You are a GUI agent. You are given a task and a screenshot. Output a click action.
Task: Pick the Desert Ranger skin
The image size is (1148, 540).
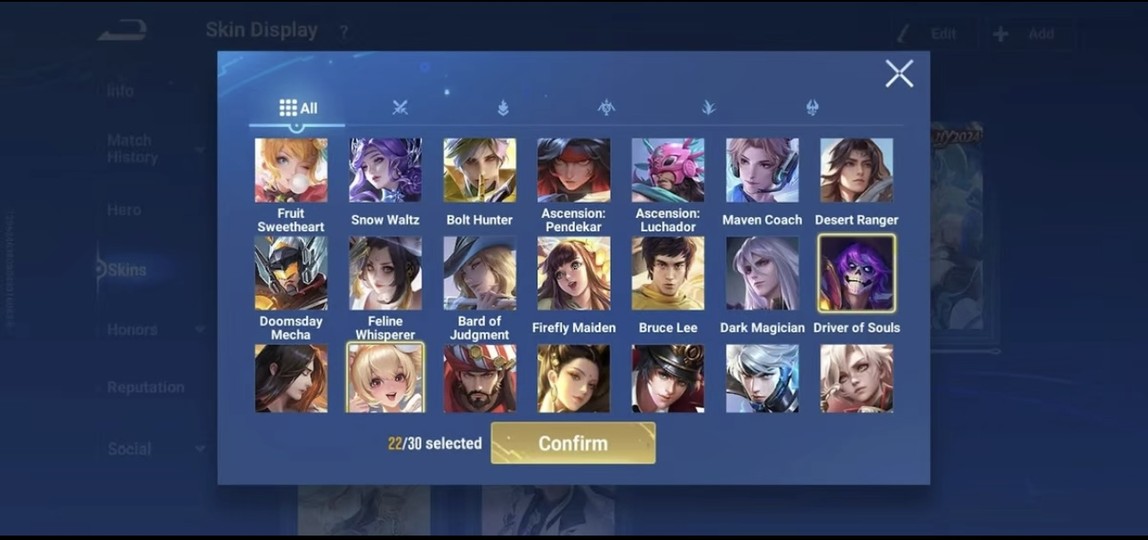click(x=857, y=171)
